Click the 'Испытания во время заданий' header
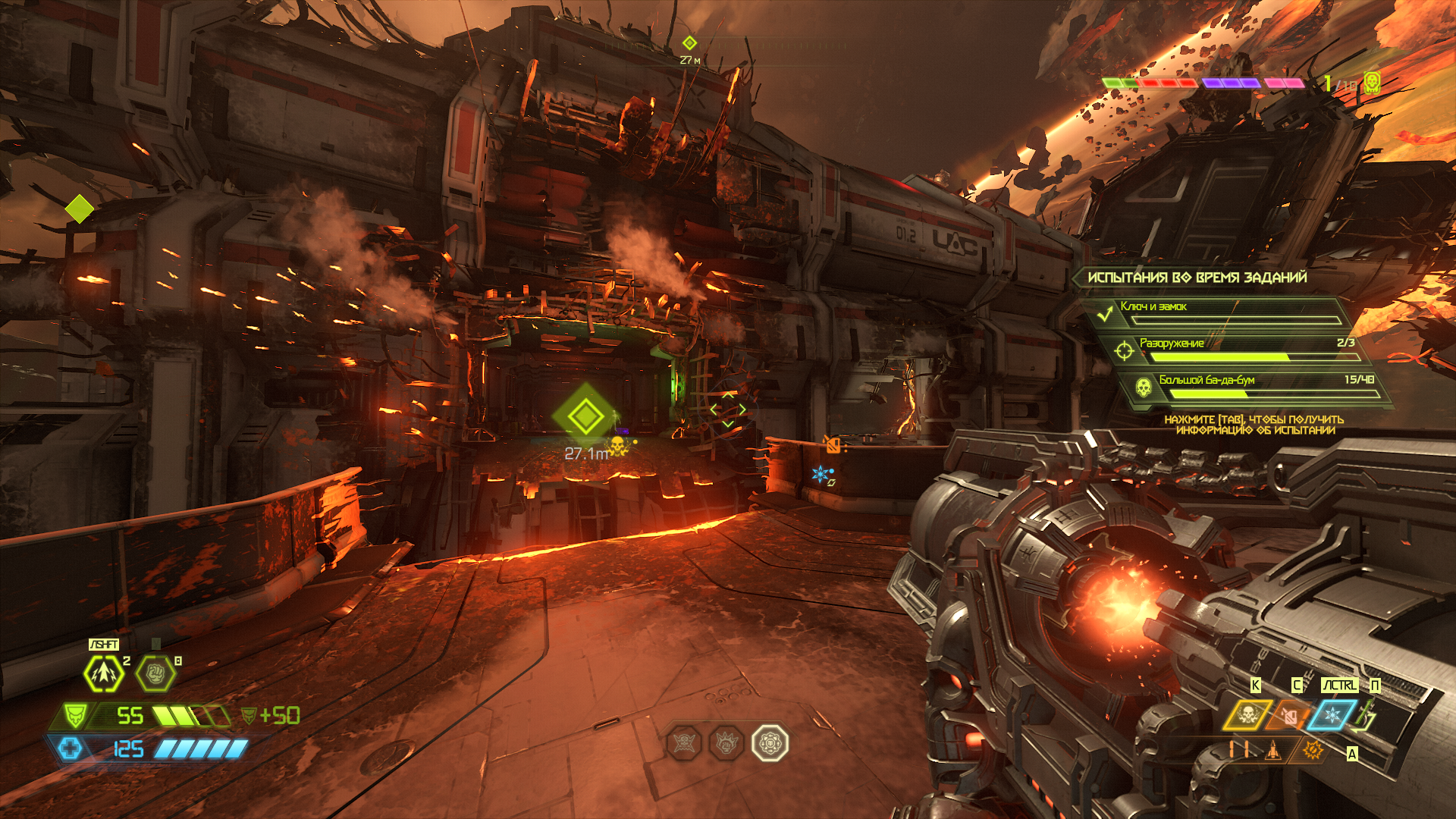 1197,278
